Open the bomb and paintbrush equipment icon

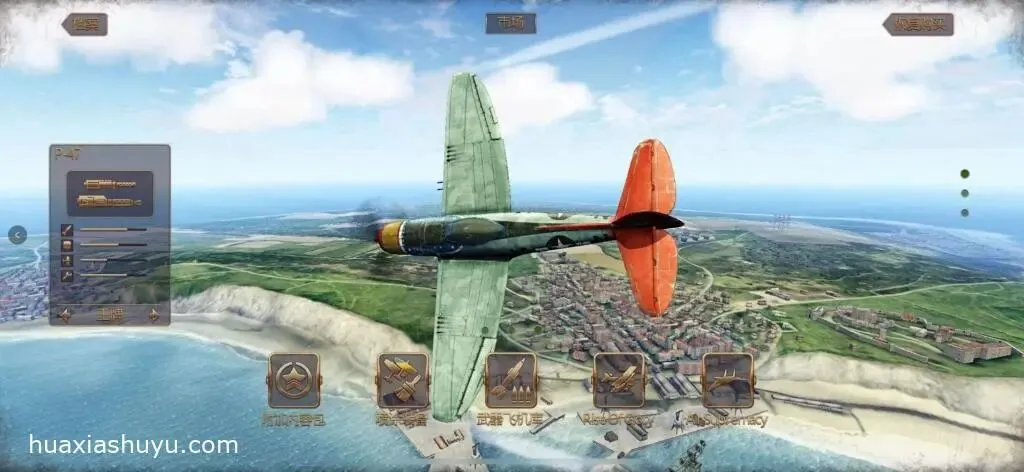402,380
